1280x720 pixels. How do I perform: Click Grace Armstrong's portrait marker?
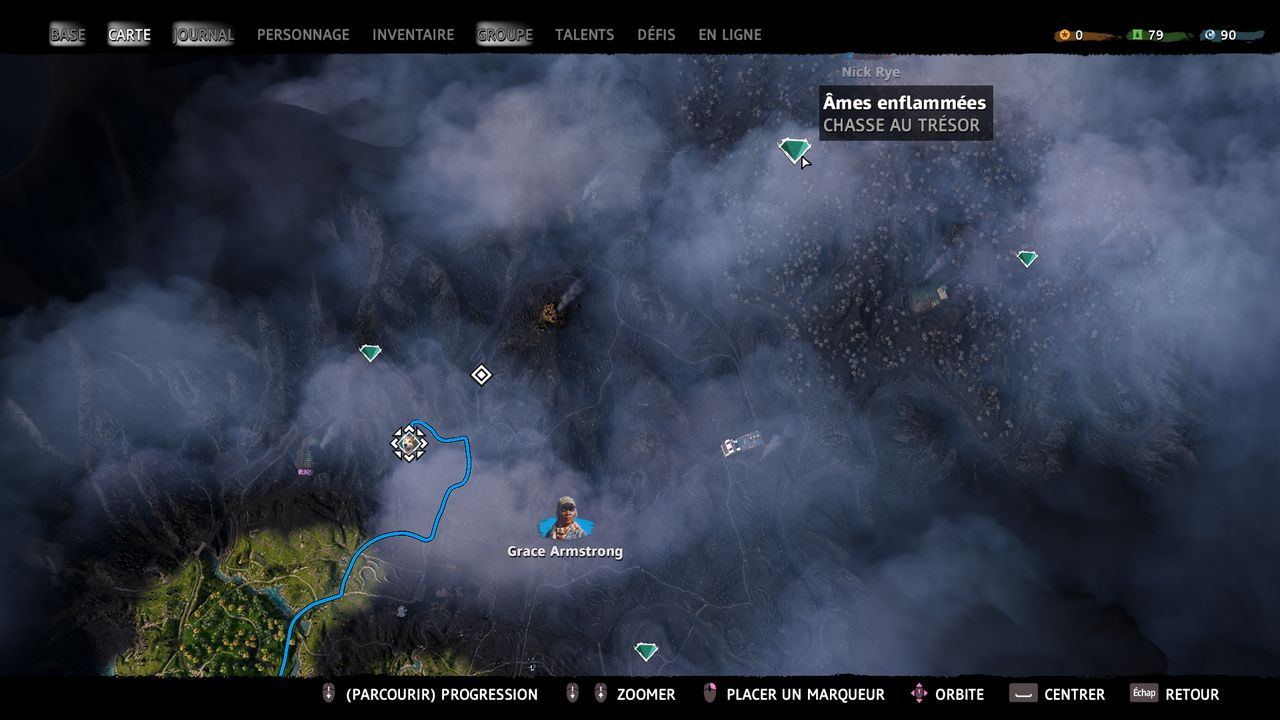click(565, 518)
